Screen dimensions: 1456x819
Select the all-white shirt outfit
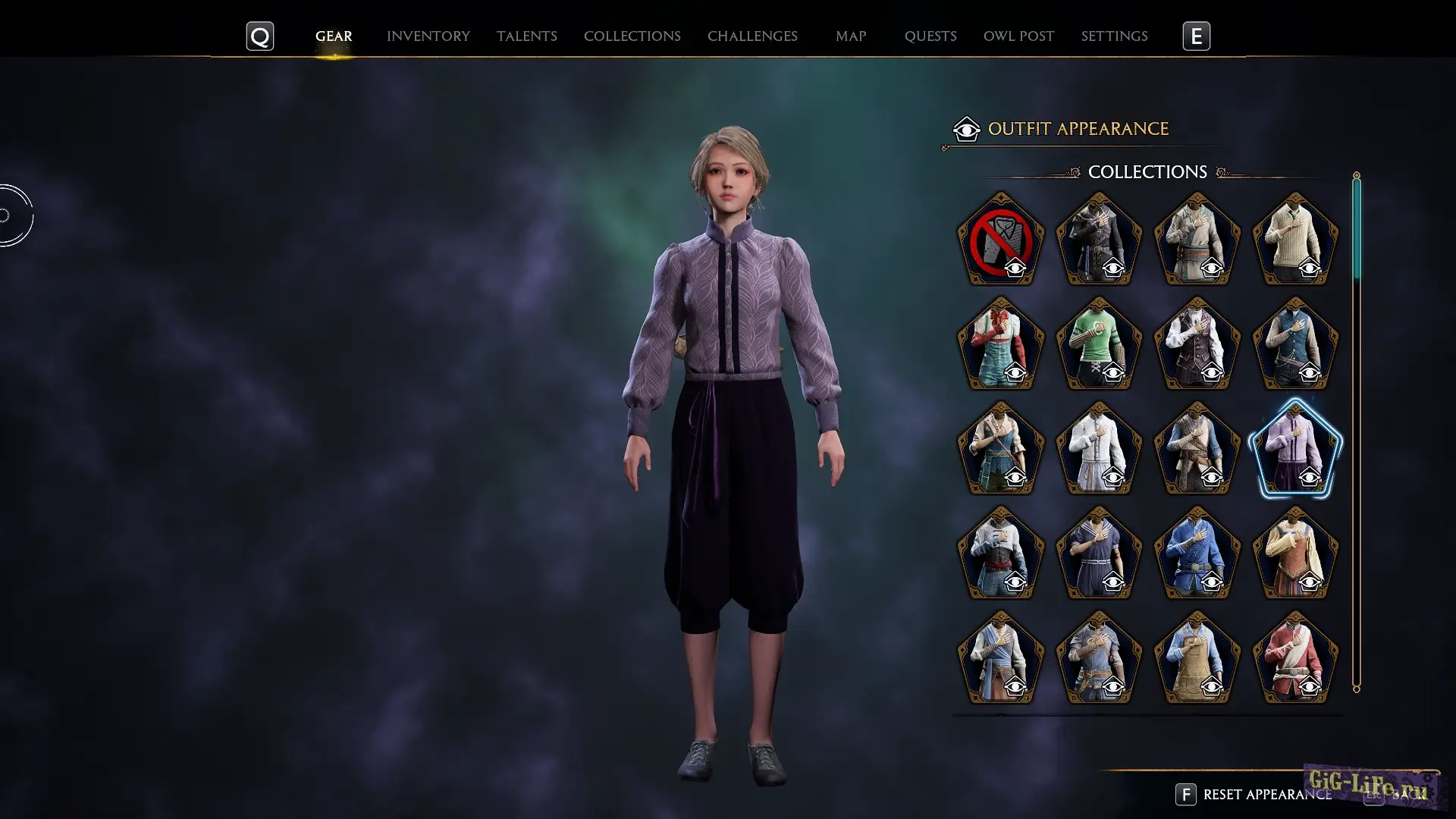point(1099,449)
